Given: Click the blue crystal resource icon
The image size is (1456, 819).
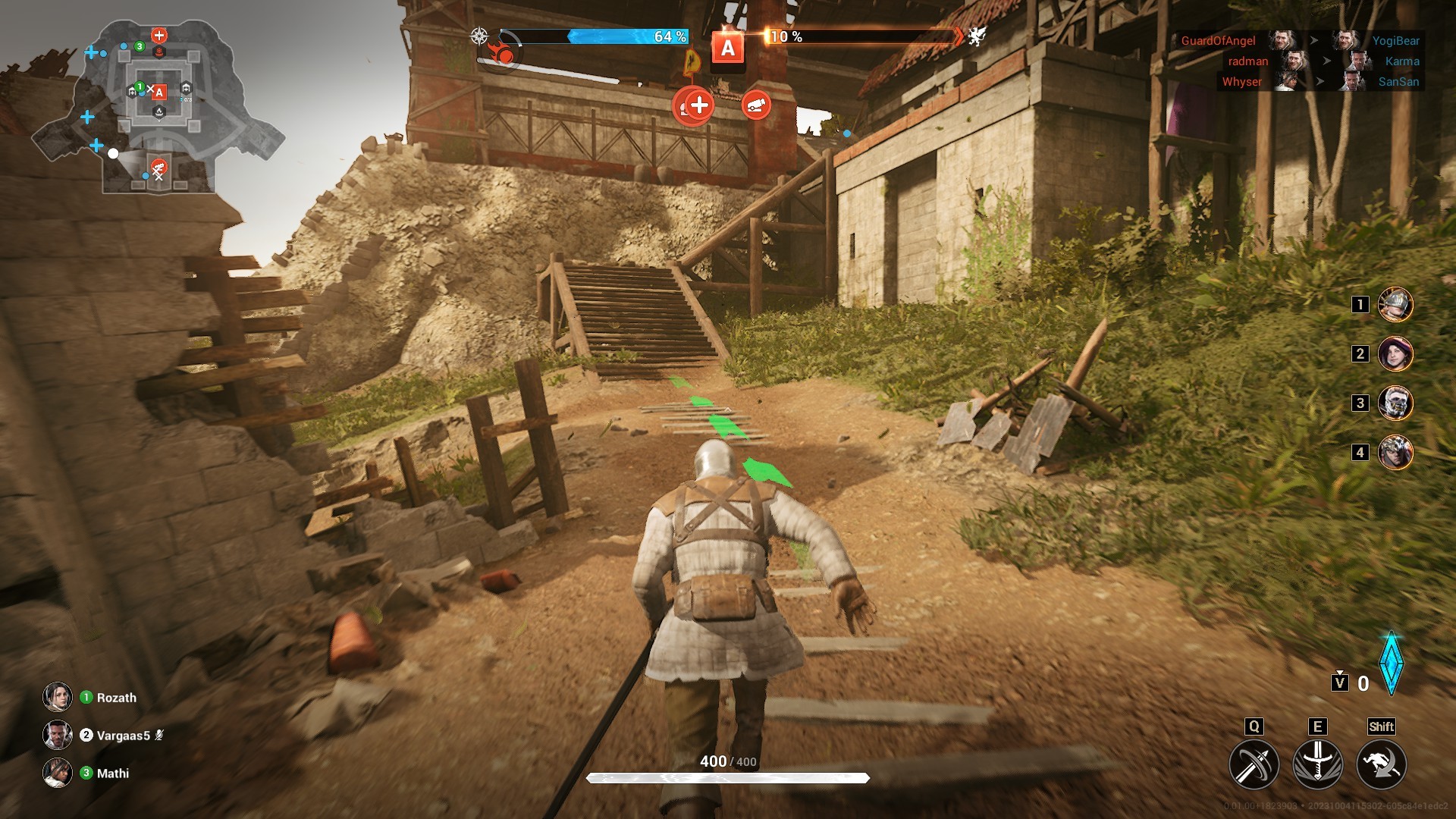Looking at the screenshot, I should pos(1392,664).
